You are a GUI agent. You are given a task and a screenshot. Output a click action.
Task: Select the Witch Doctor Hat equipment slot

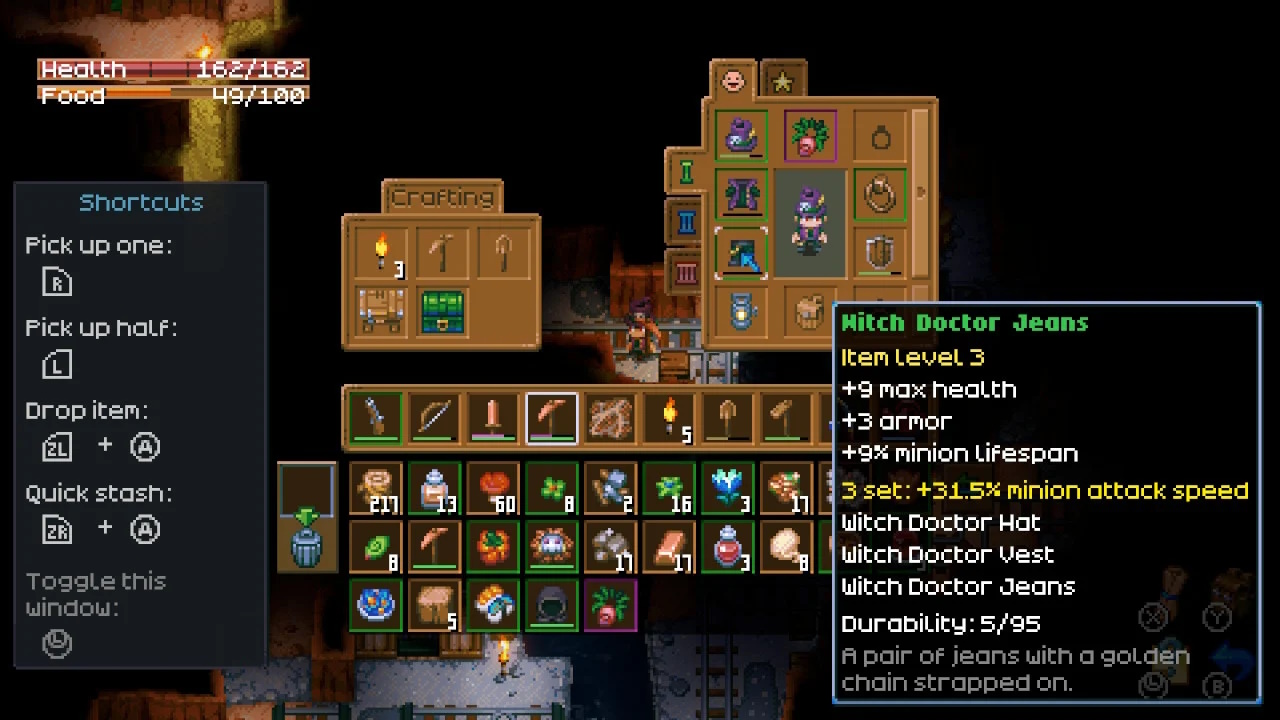coord(741,136)
